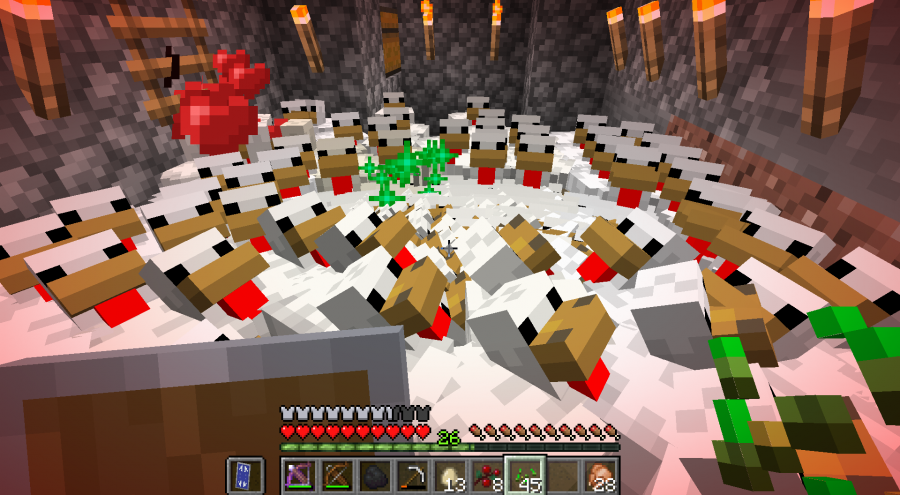Image resolution: width=900 pixels, height=495 pixels.
Task: Select the cooked meat stack of 28
Action: (600, 476)
